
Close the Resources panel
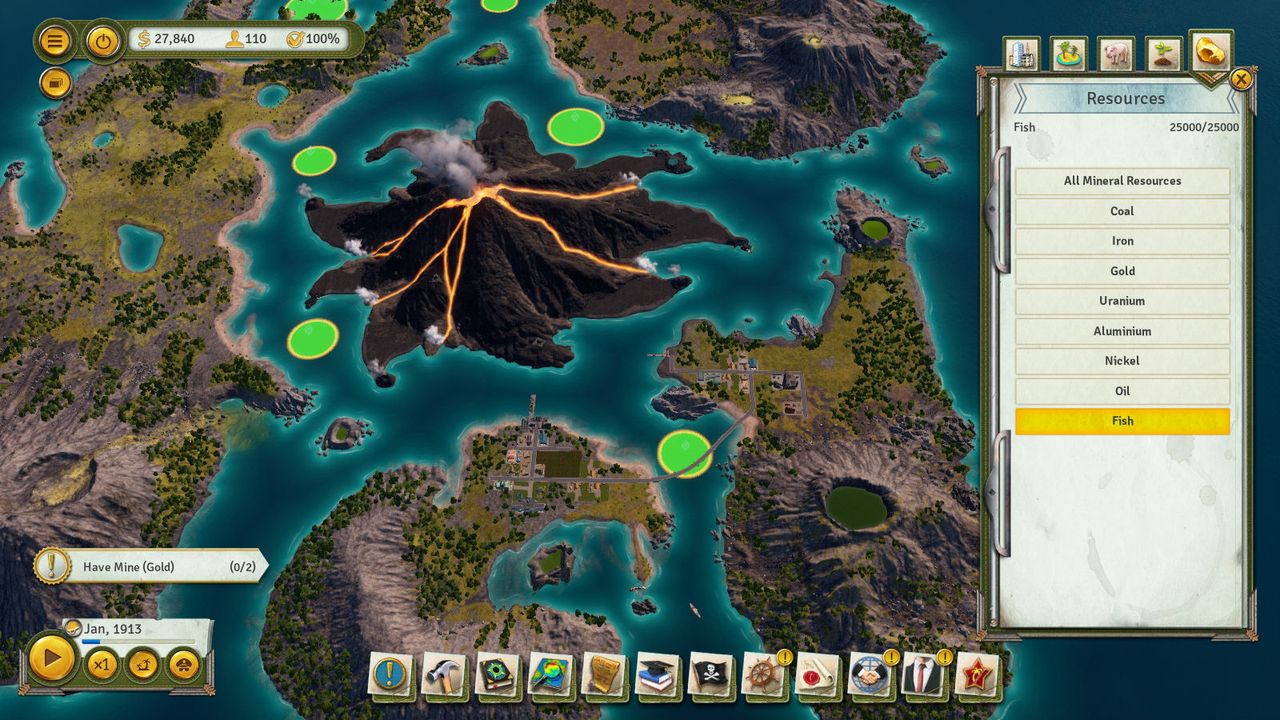pyautogui.click(x=1241, y=79)
